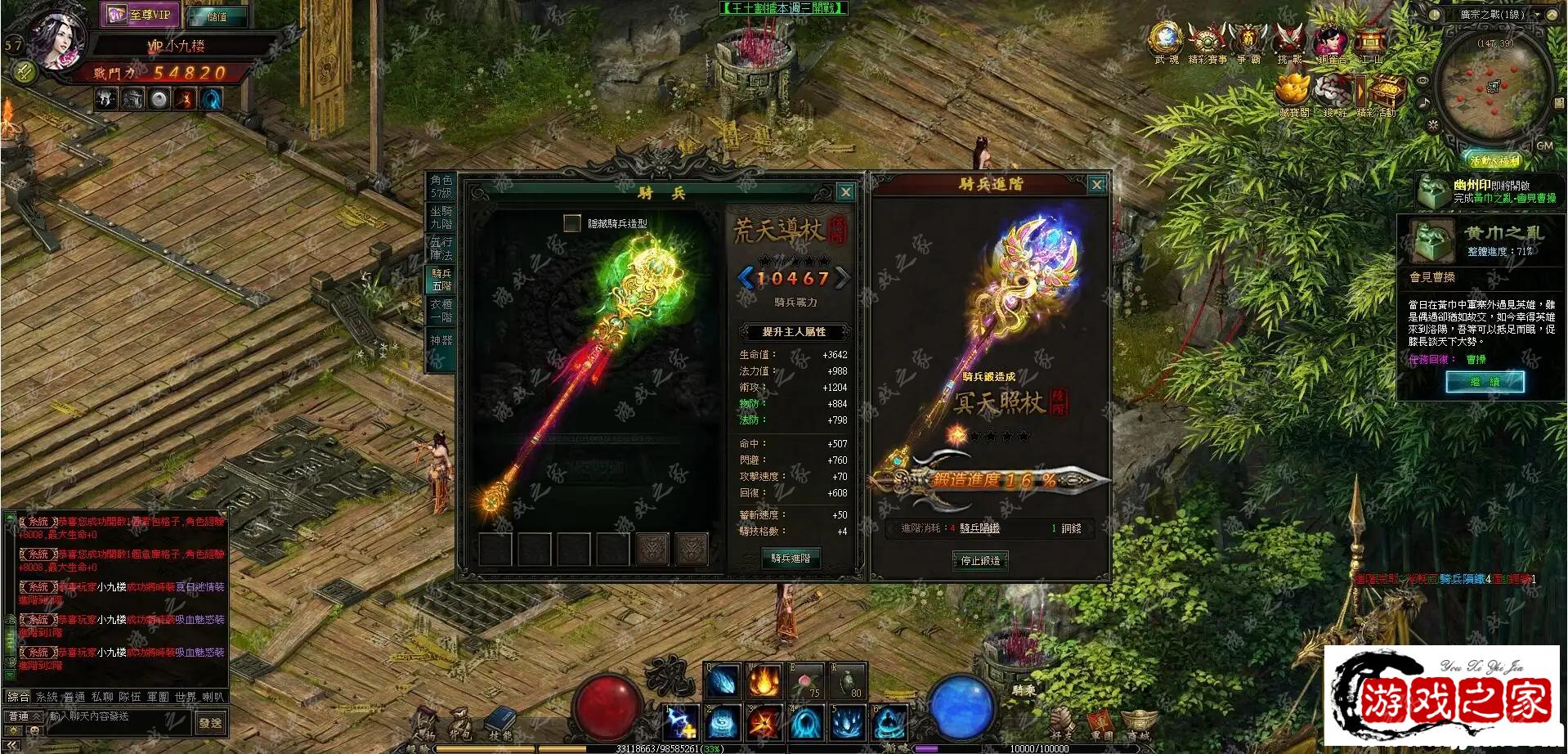Viewport: 1568px width, 754px height.
Task: Click the 騎兵進階 button
Action: point(791,558)
